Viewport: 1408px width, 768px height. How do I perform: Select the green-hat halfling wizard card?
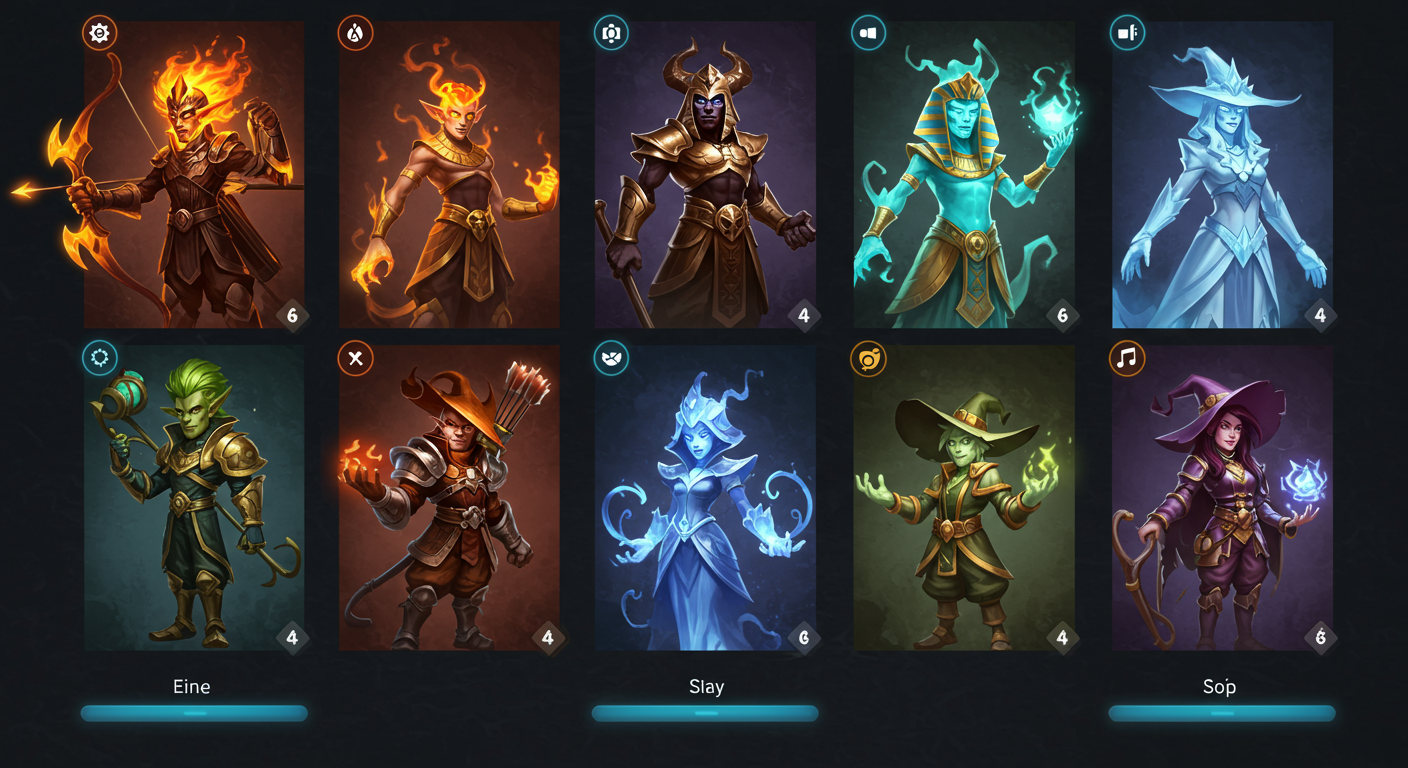pyautogui.click(x=963, y=498)
